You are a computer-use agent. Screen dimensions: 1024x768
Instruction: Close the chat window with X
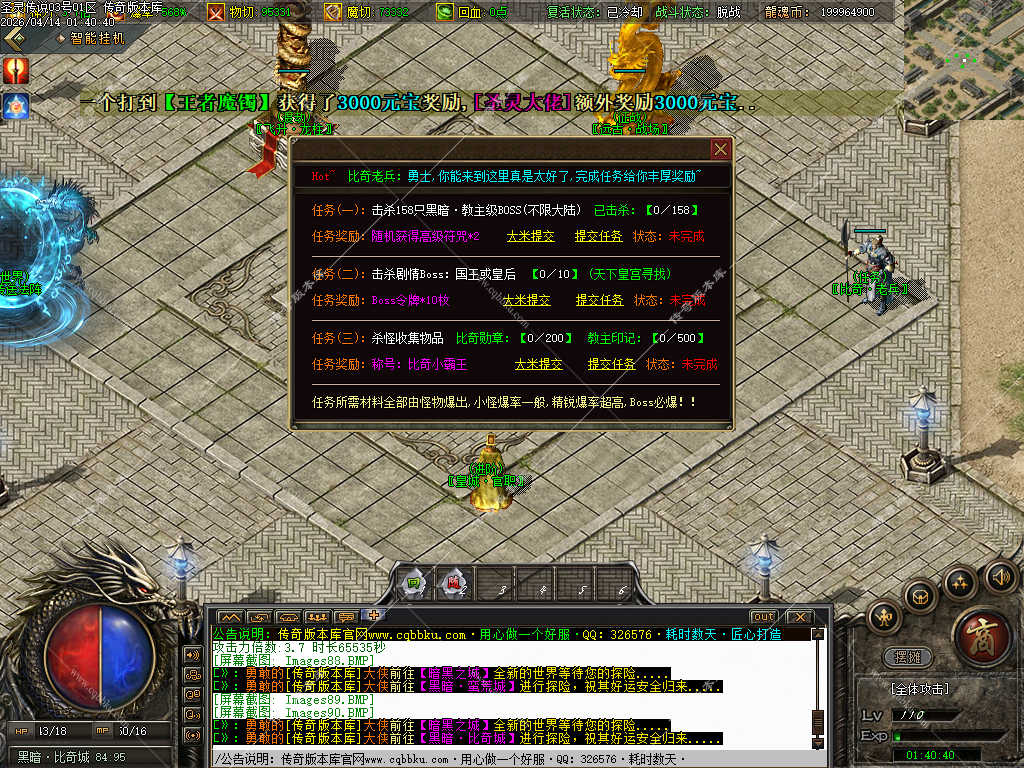pyautogui.click(x=798, y=616)
